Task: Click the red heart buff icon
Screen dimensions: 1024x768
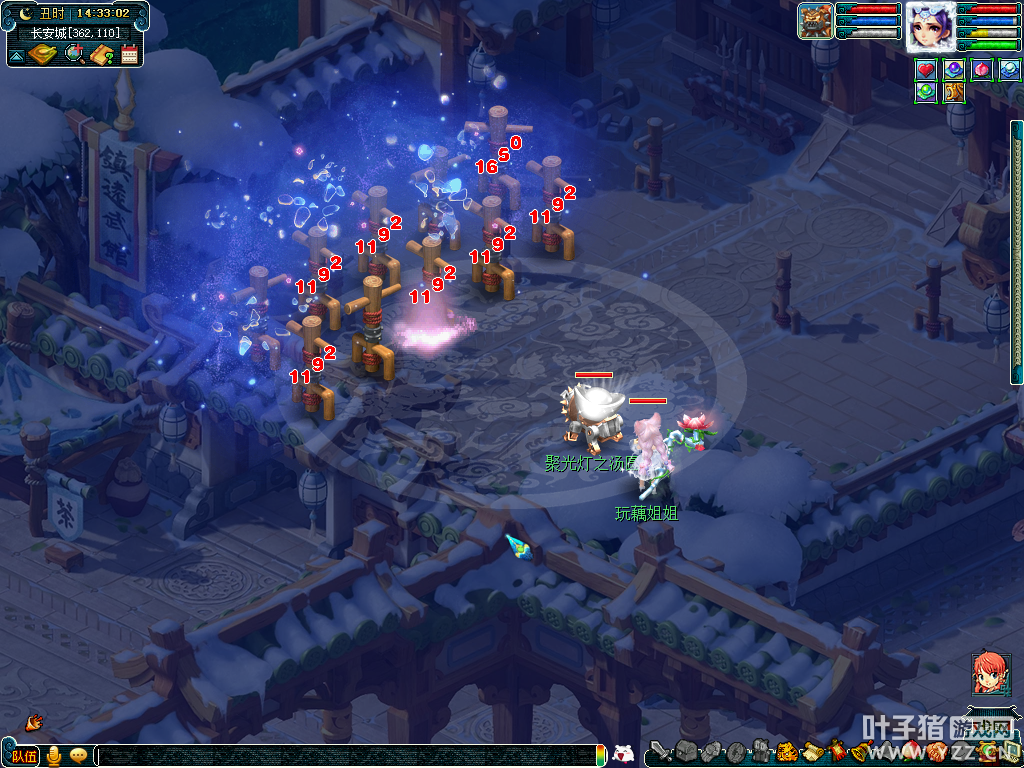Action: coord(925,70)
